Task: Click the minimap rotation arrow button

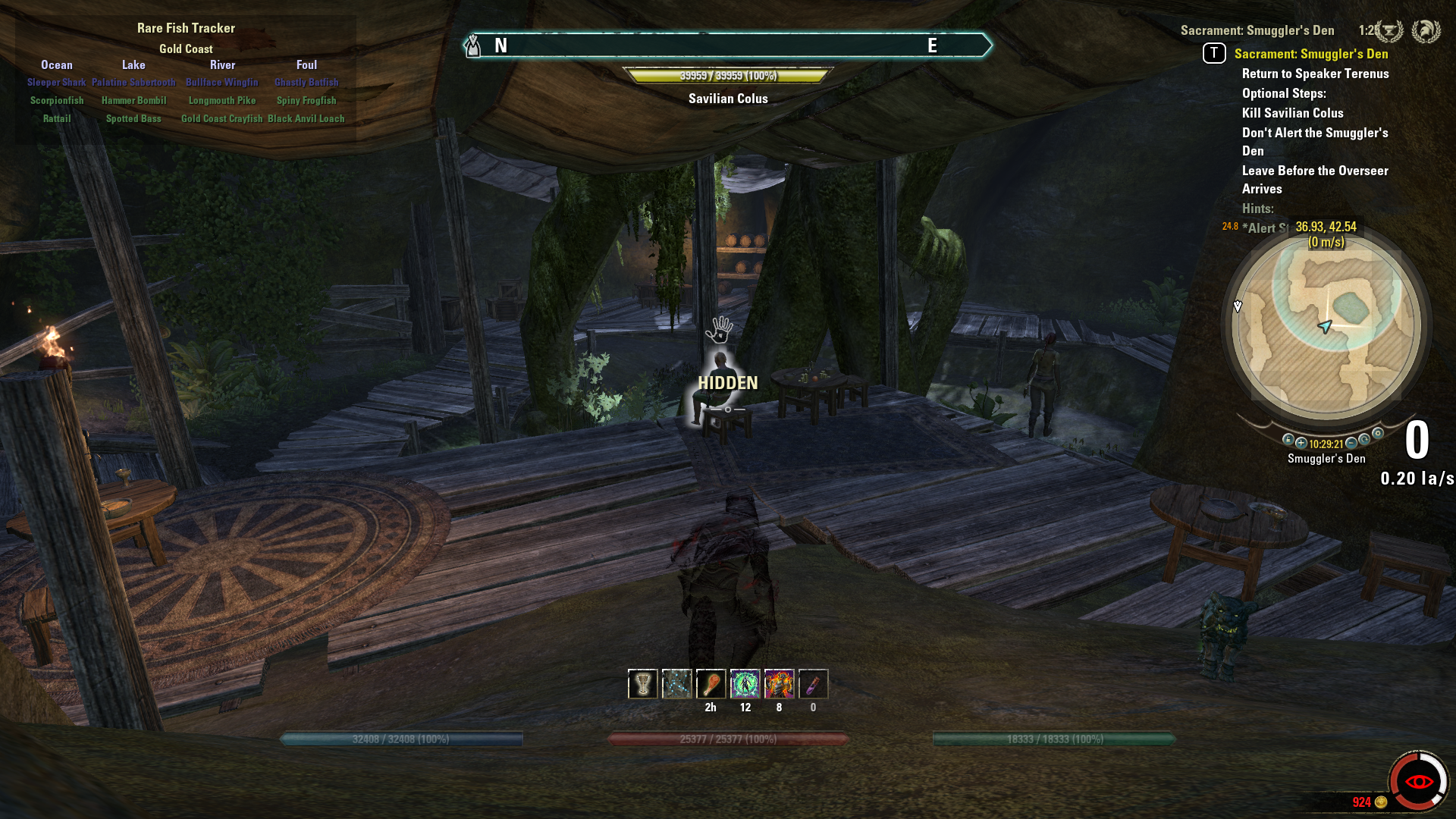Action: (x=1364, y=440)
